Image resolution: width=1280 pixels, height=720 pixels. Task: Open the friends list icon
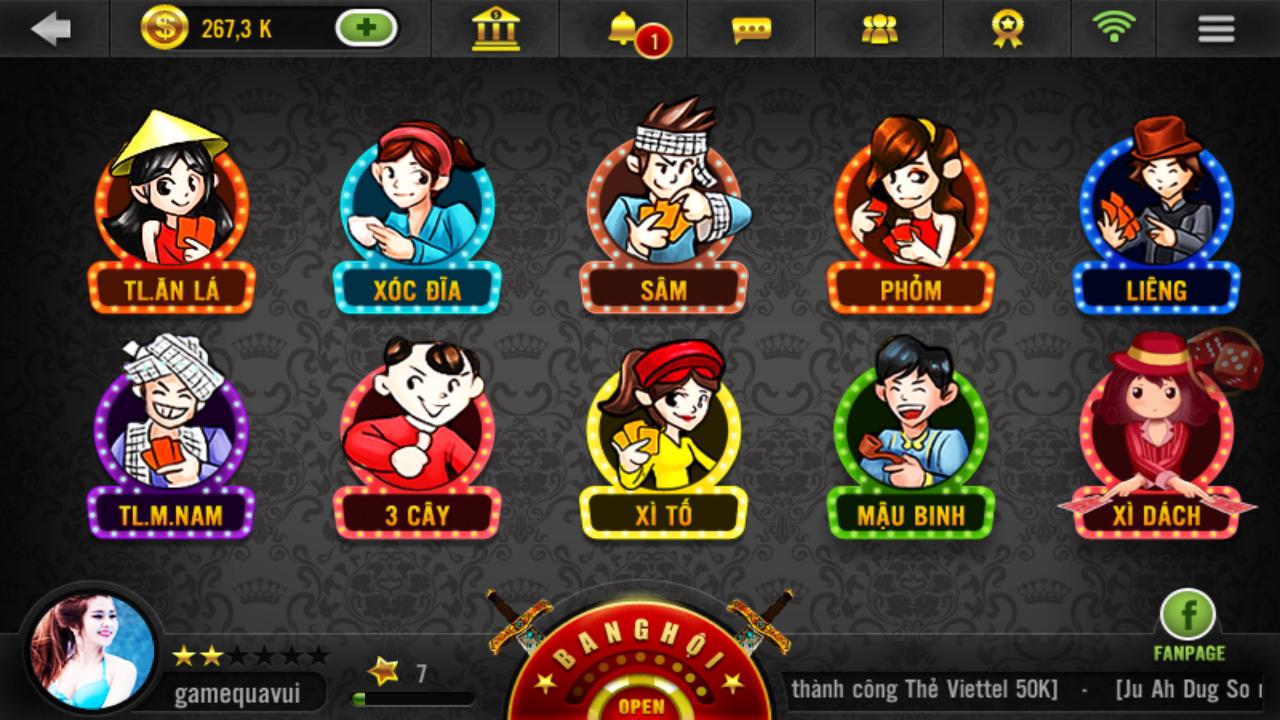click(x=877, y=30)
